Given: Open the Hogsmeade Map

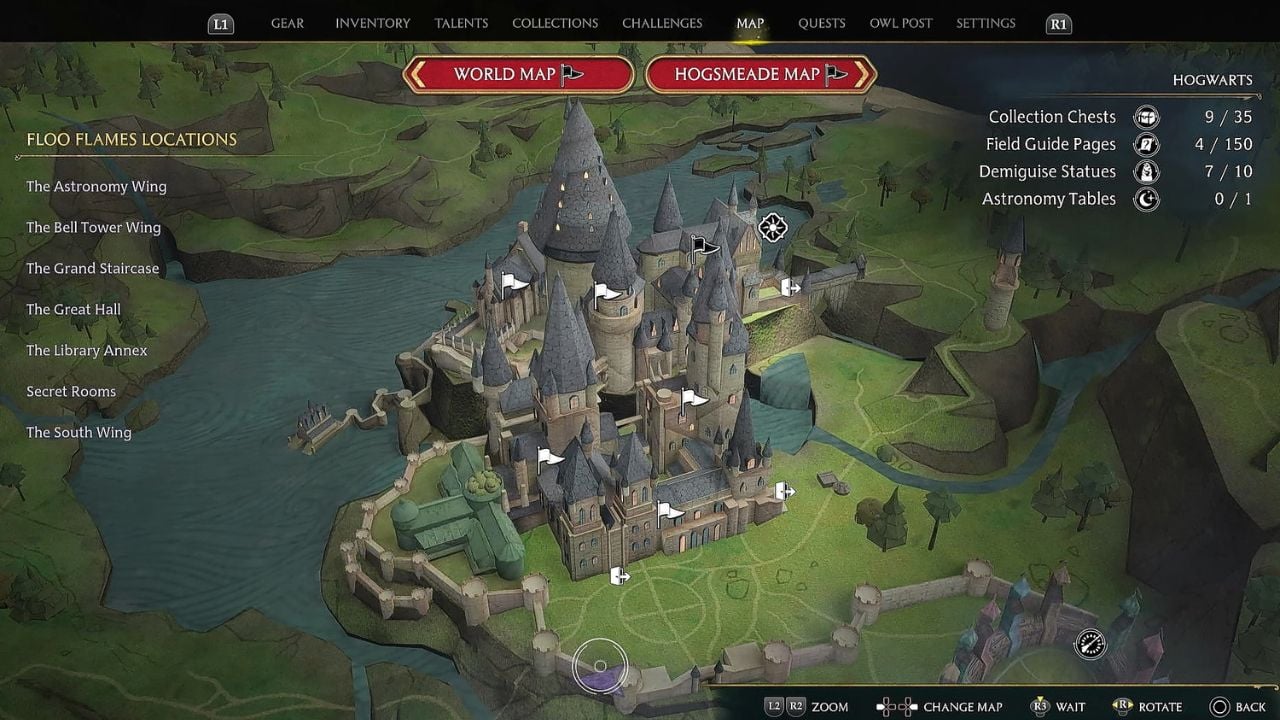Looking at the screenshot, I should click(x=761, y=74).
